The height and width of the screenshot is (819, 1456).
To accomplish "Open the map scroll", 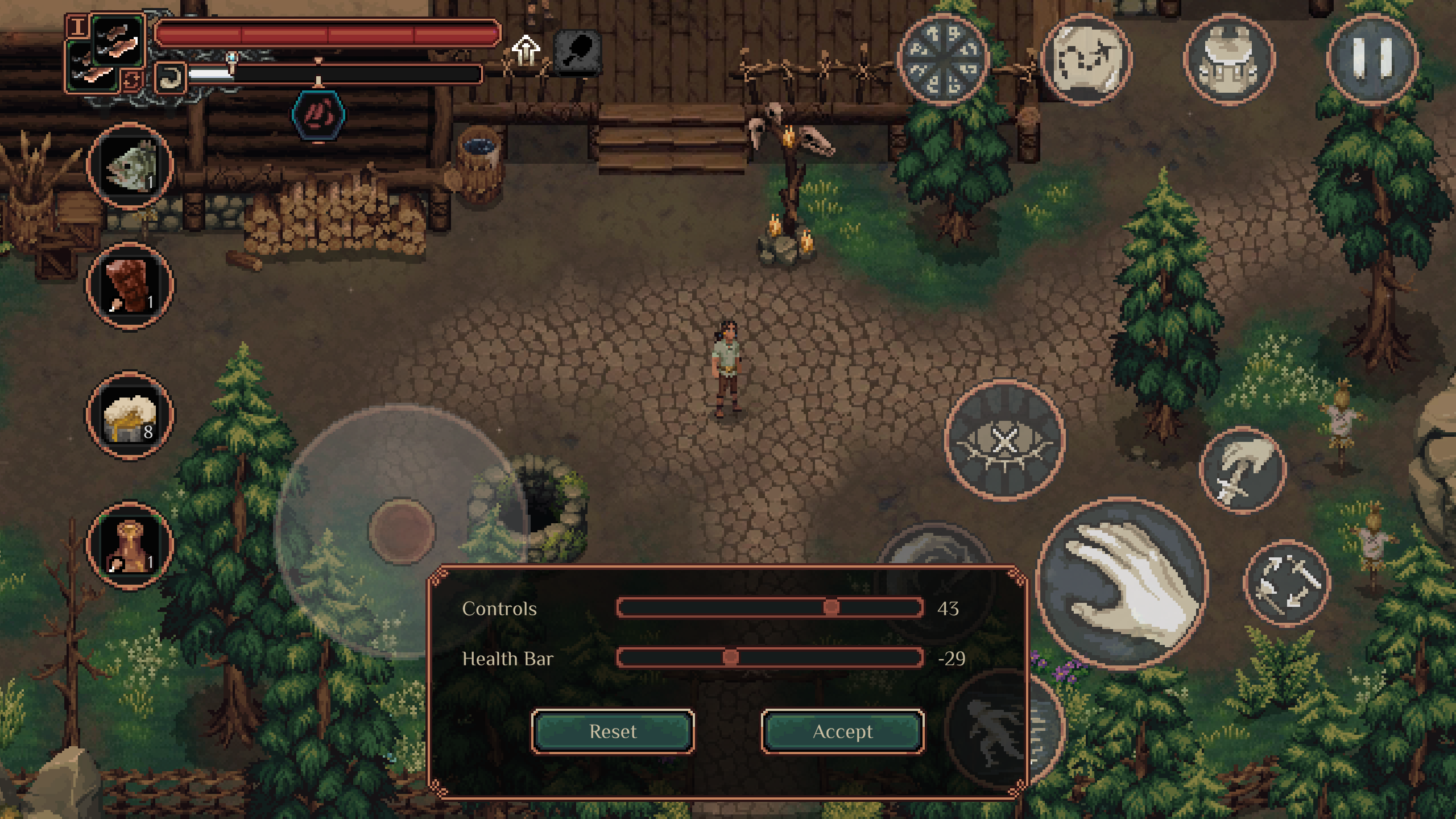I will coord(1086,59).
